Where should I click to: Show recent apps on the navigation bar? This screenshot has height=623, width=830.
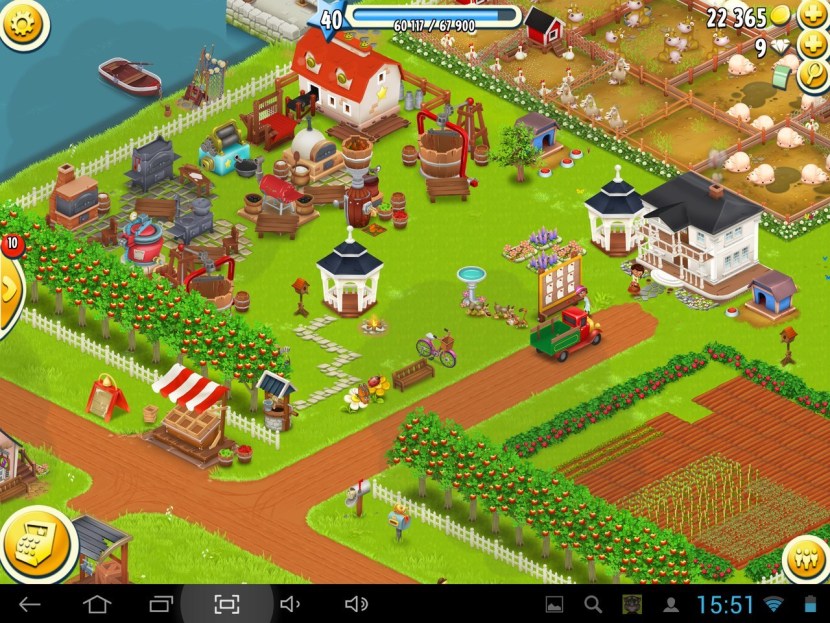[x=161, y=604]
